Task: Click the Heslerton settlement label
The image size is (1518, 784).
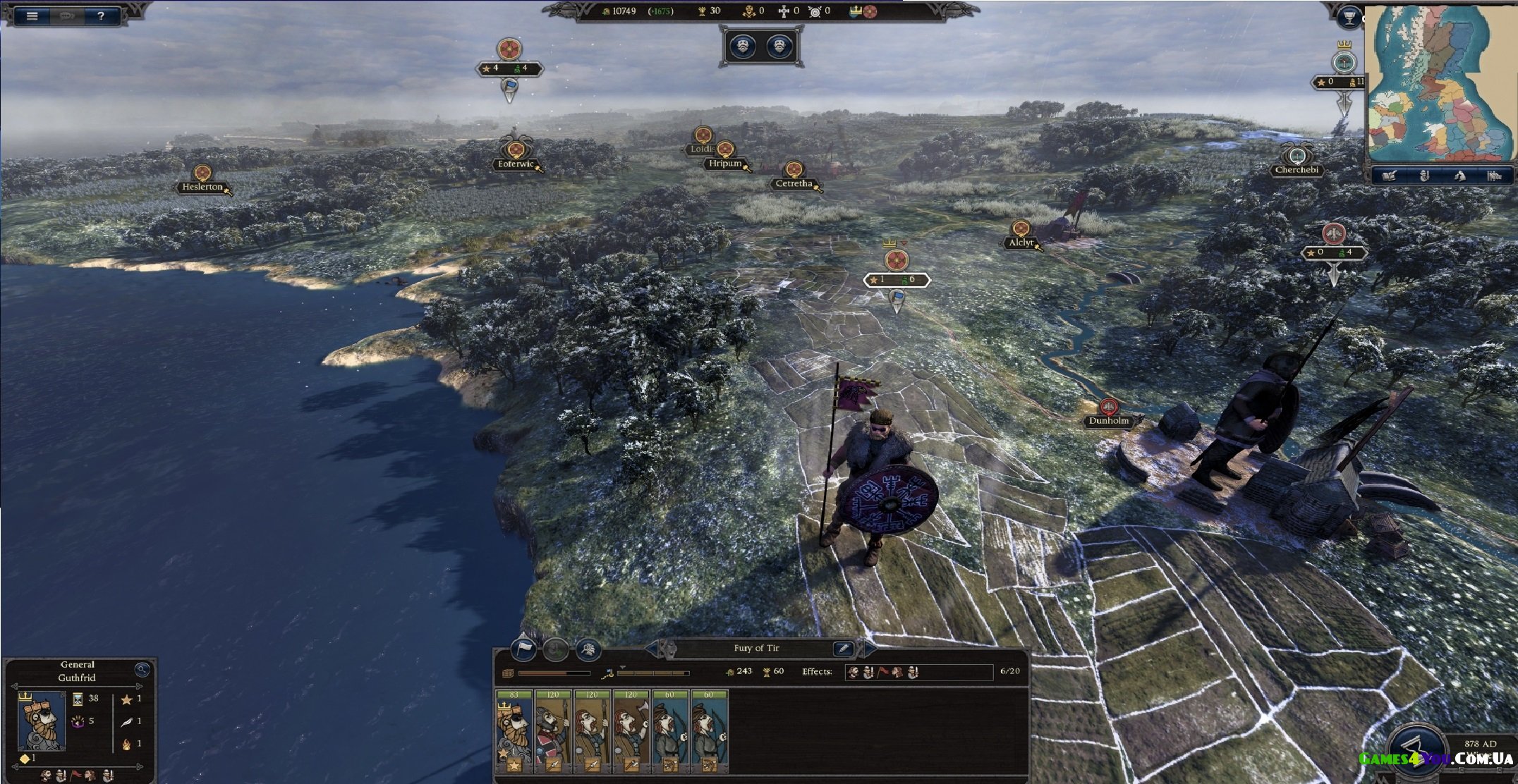Action: tap(202, 187)
